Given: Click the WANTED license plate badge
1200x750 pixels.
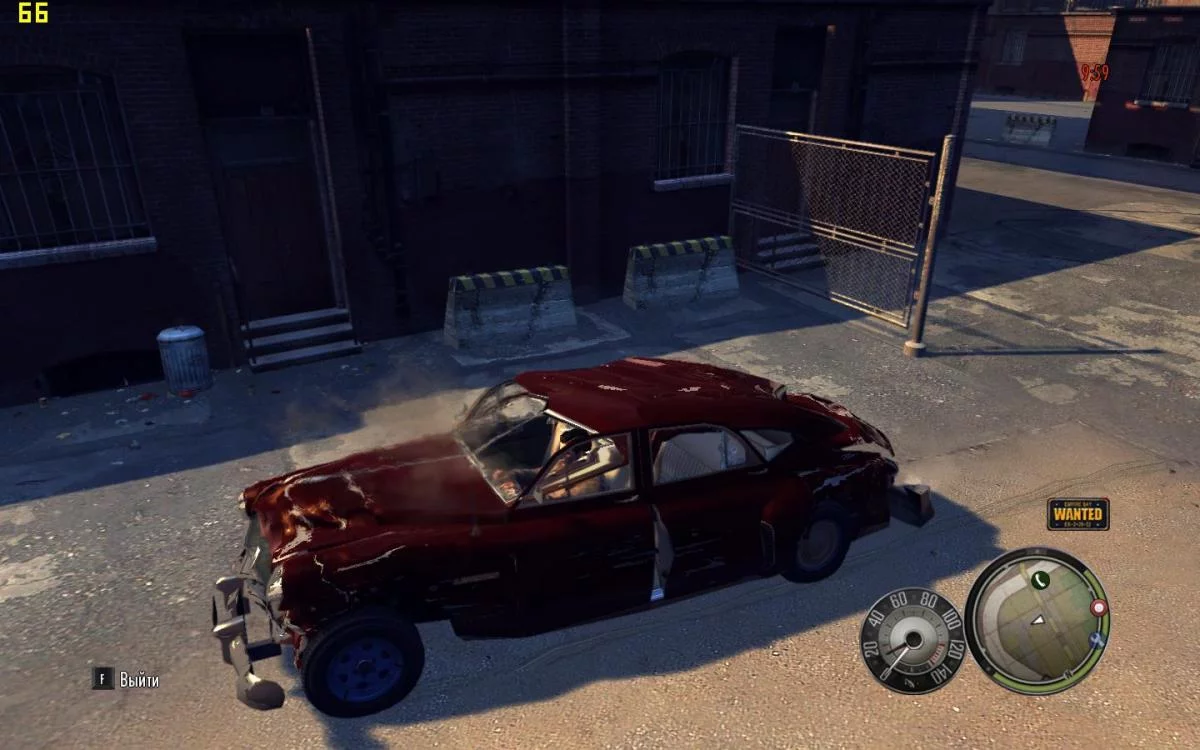Looking at the screenshot, I should (x=1078, y=514).
